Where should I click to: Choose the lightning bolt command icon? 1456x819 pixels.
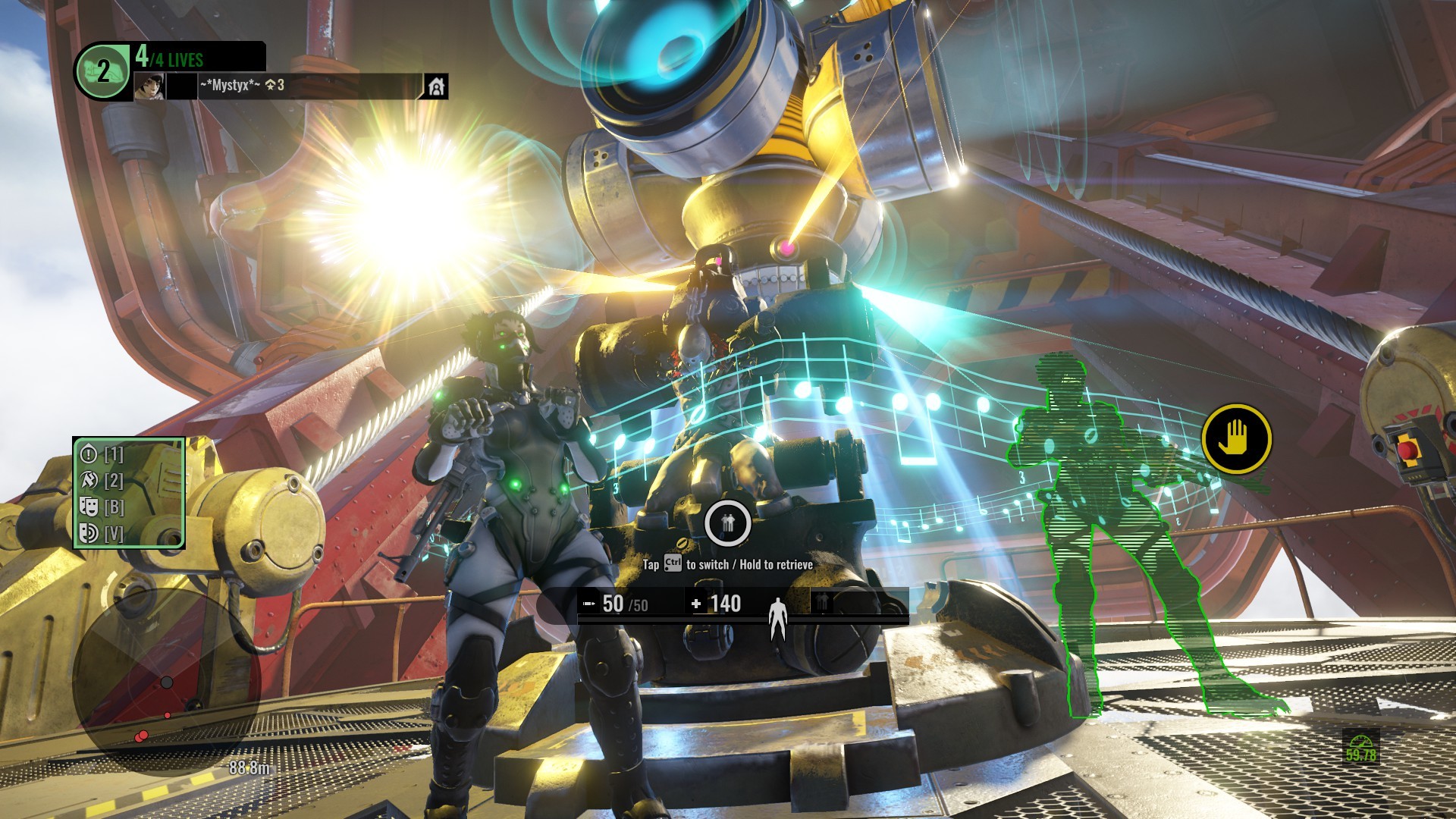[x=89, y=480]
